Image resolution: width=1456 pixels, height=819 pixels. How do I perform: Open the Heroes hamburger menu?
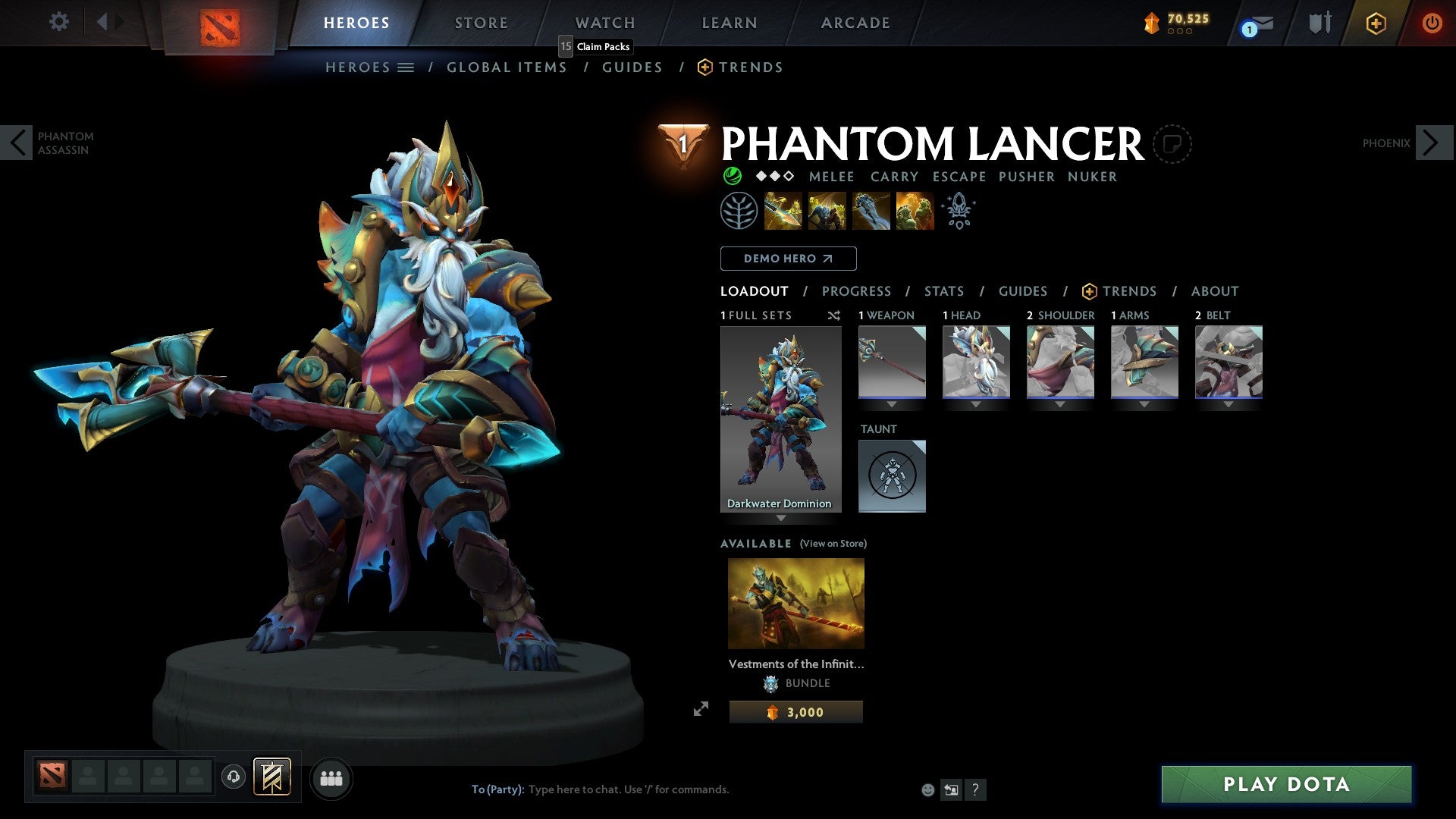[406, 67]
